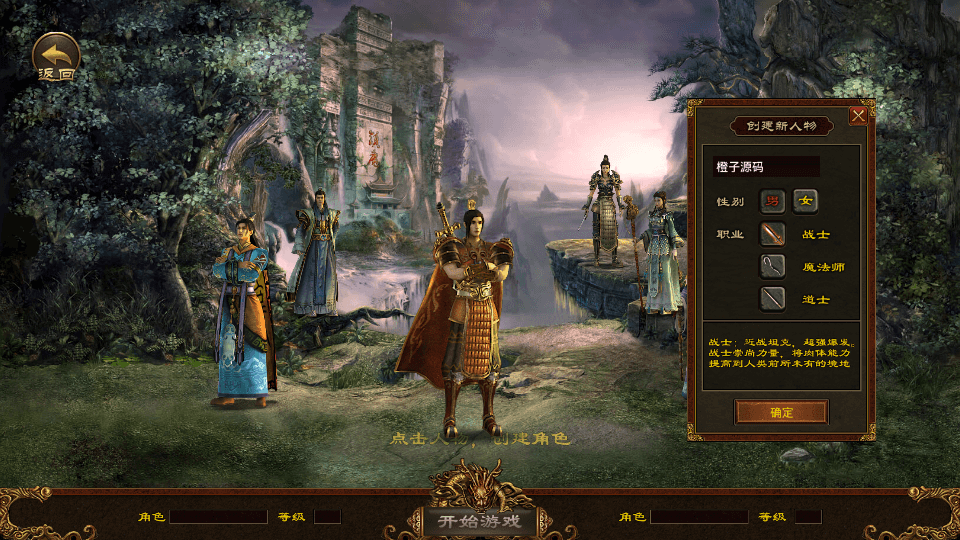Pick the woman in the teal and orange robe
The width and height of the screenshot is (960, 540).
pyautogui.click(x=243, y=310)
